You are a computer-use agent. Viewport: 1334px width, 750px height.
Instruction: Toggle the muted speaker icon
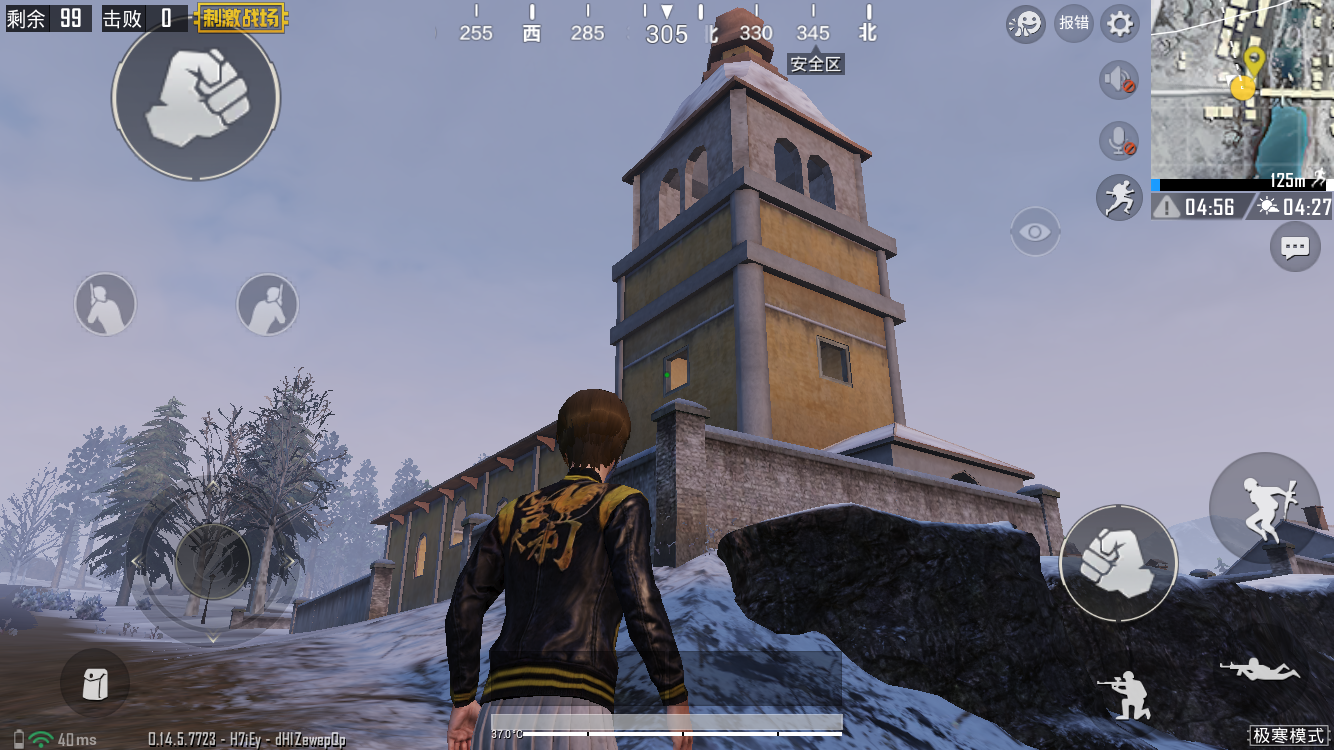click(x=1119, y=79)
